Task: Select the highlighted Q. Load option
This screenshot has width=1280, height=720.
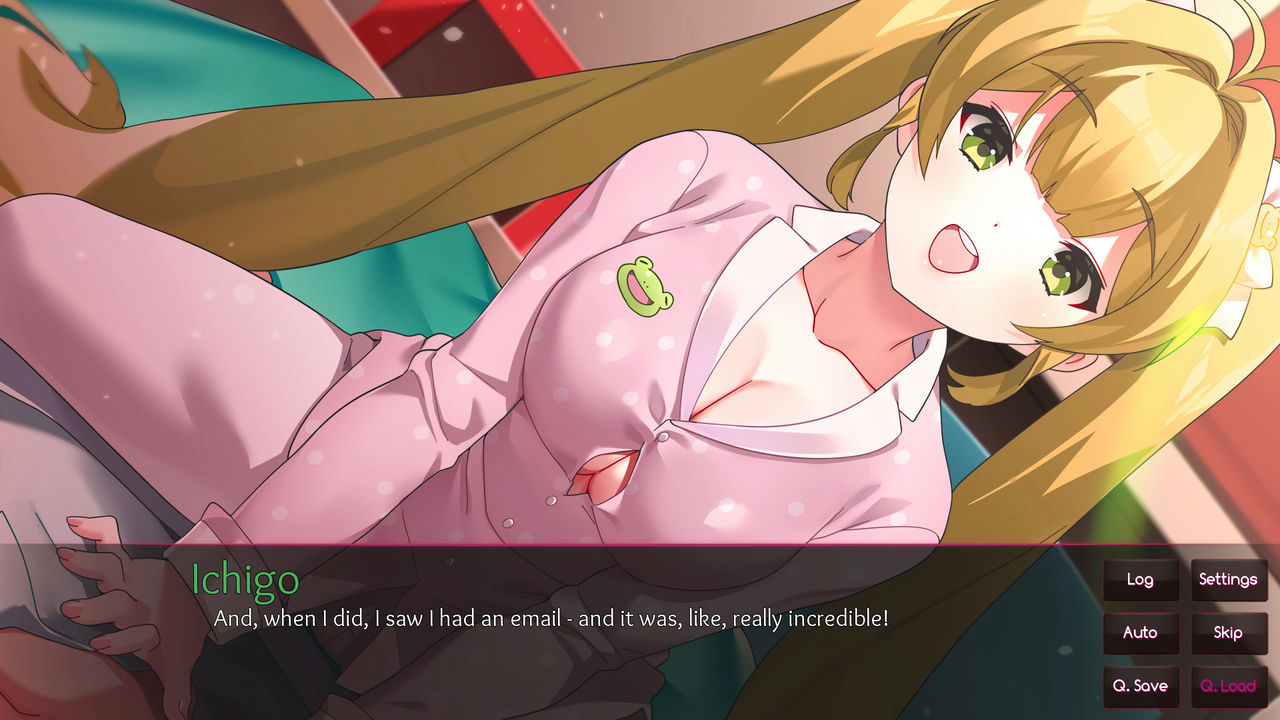Action: coord(1229,686)
